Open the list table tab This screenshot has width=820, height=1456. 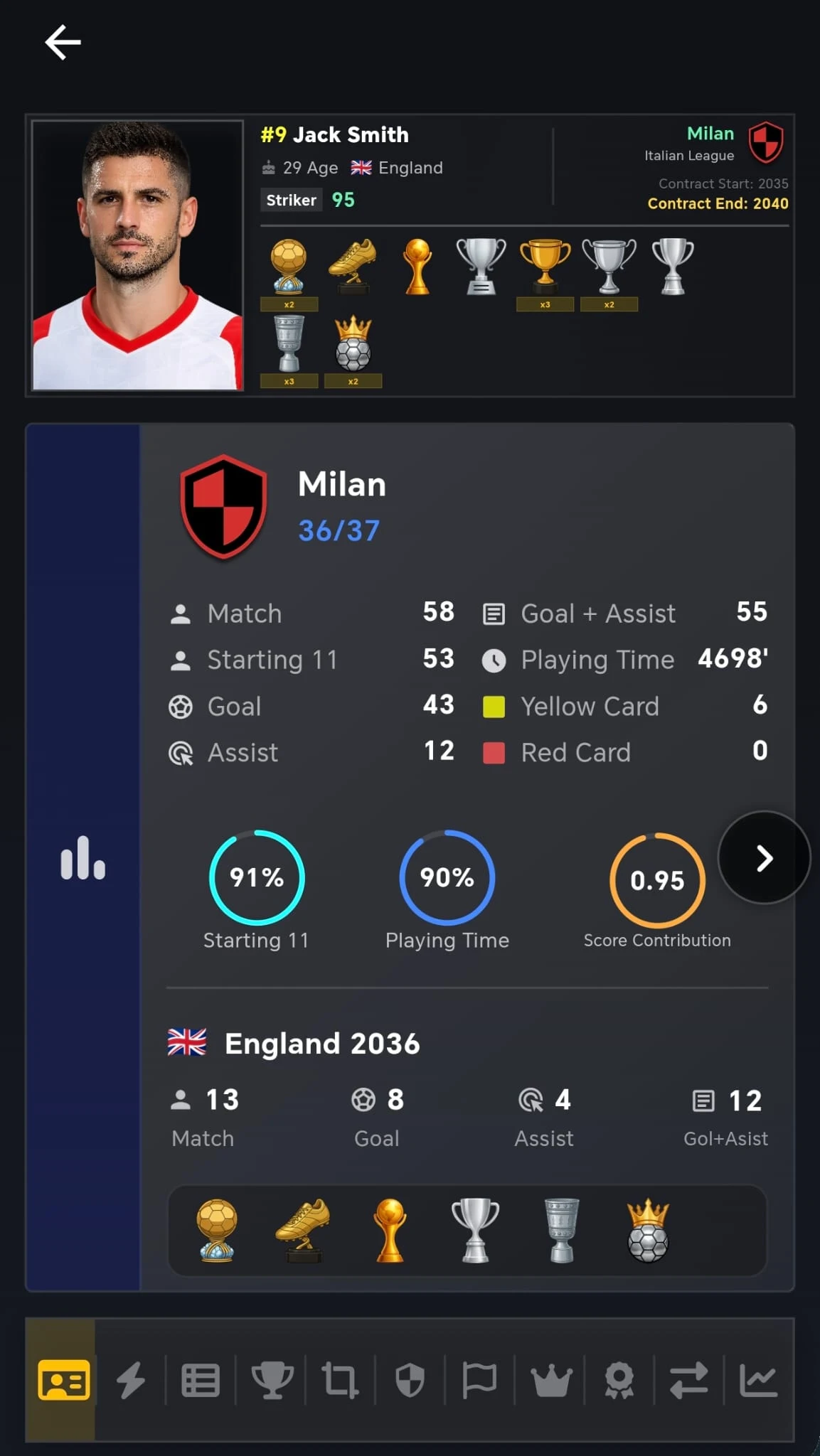[201, 1380]
